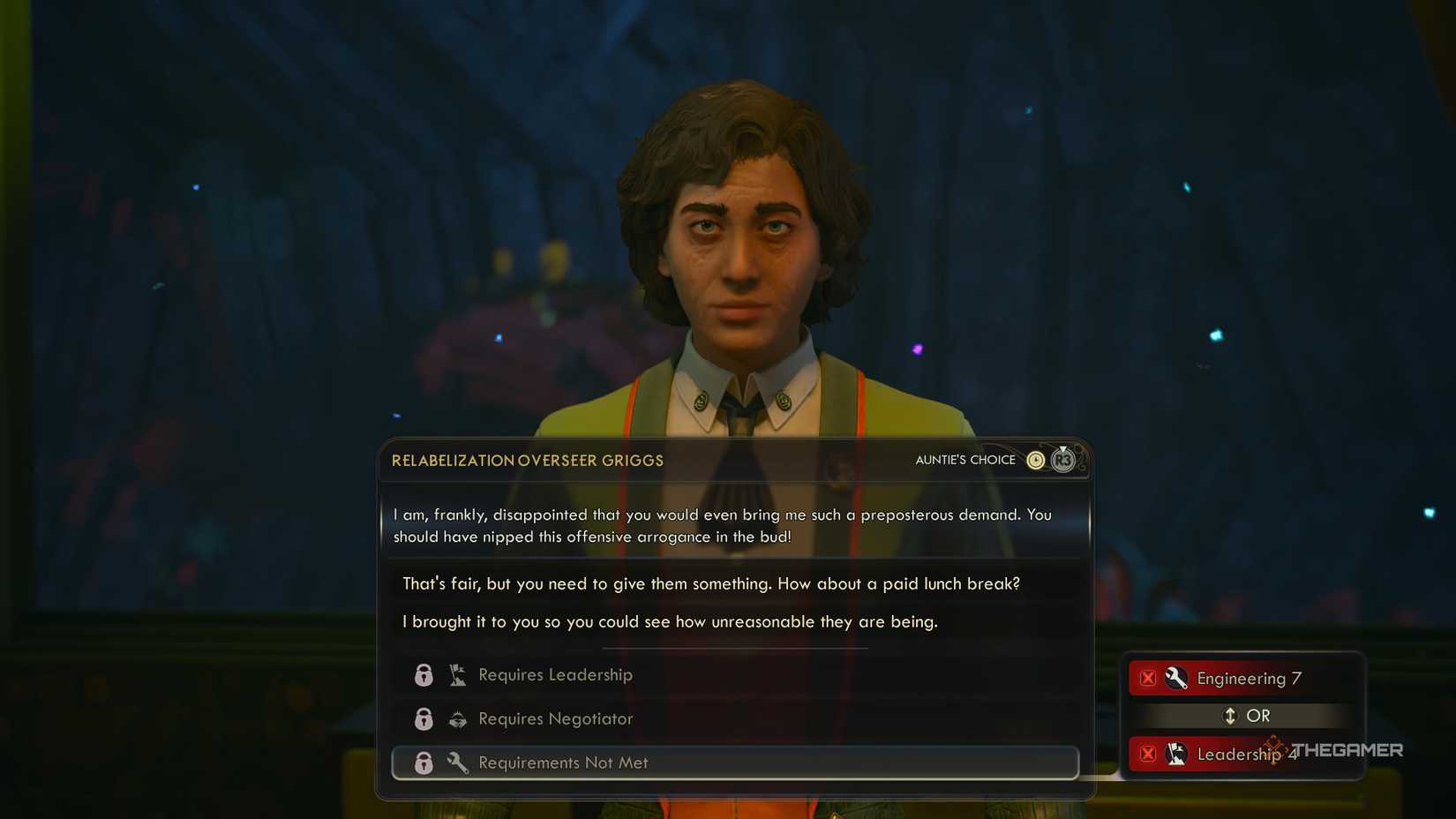Image resolution: width=1456 pixels, height=819 pixels.
Task: Click the handshake icon beside Requires Negotiator
Action: tap(457, 718)
